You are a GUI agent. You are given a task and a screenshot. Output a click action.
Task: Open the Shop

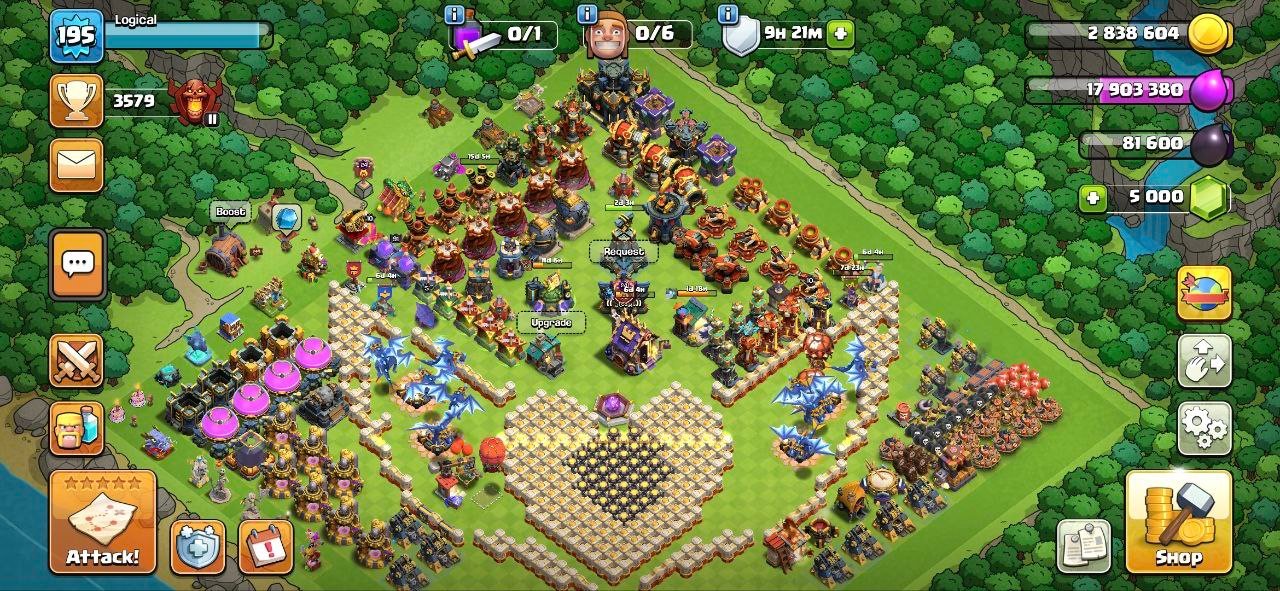click(1178, 522)
